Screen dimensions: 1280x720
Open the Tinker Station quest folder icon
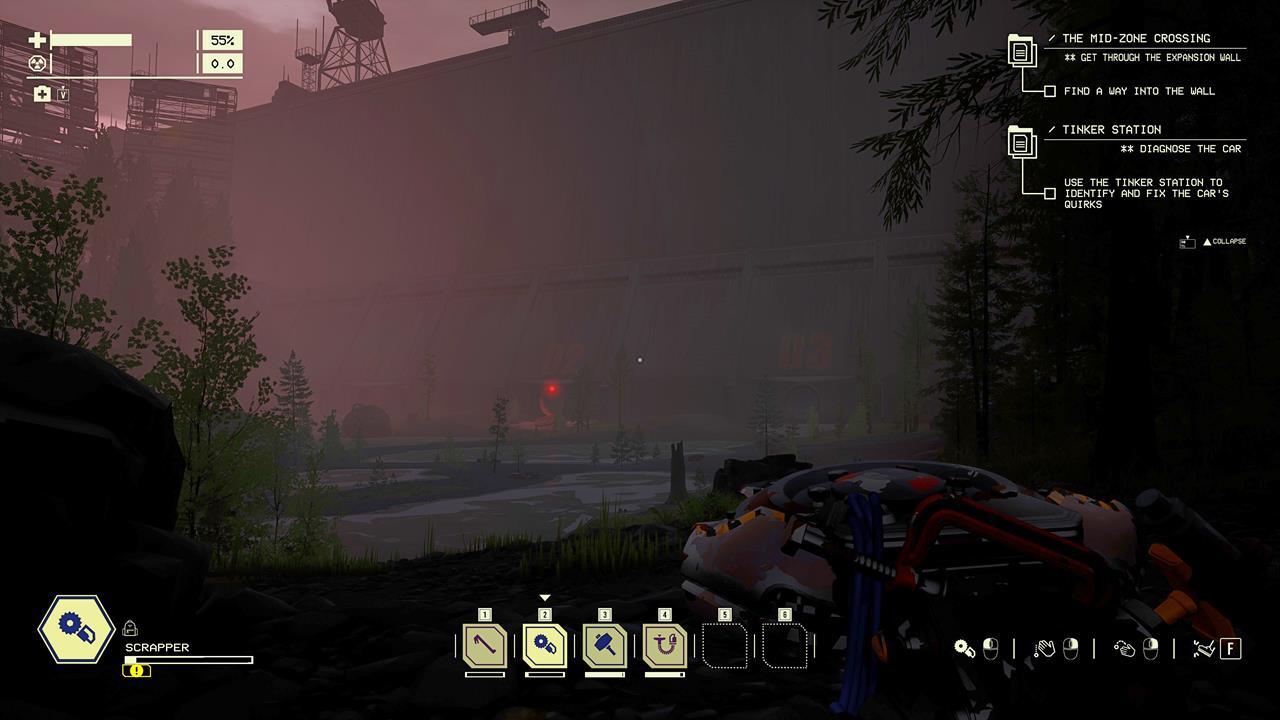(x=1021, y=143)
